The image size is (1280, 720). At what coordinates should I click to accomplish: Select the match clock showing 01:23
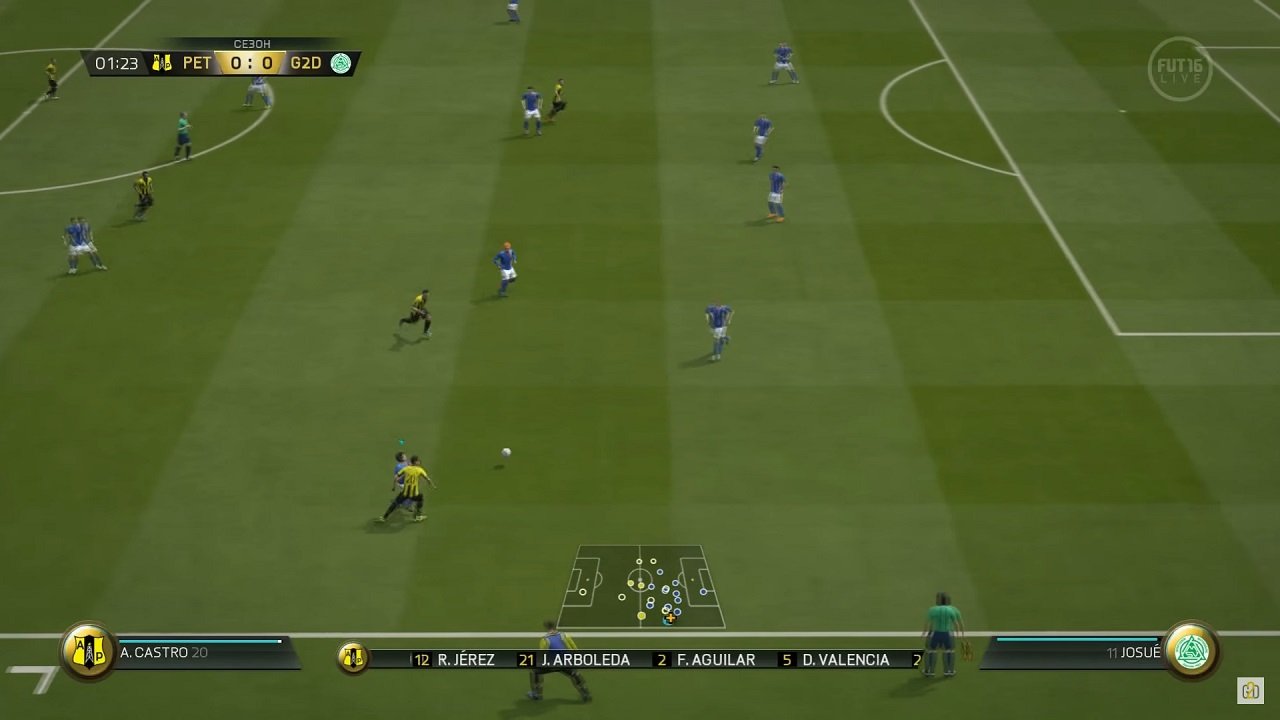pos(118,62)
